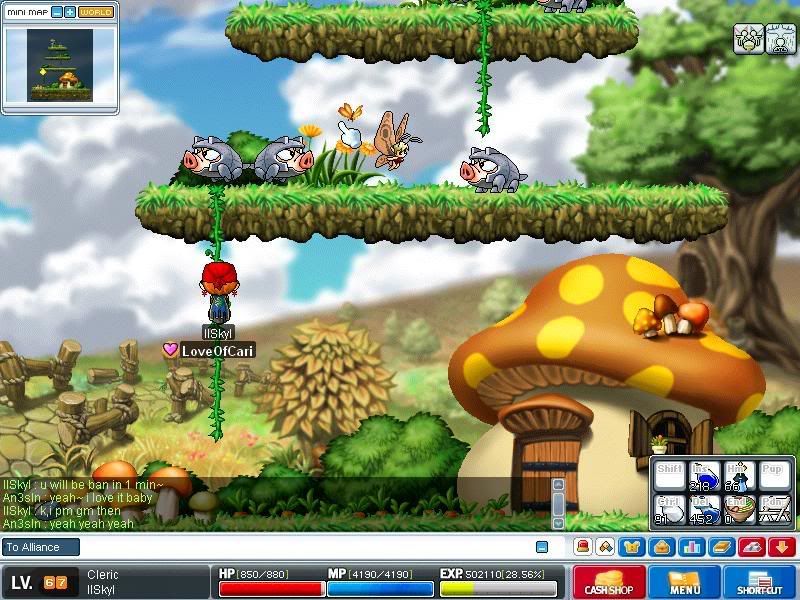The image size is (800, 600).
Task: Change the 'To Alliance' chat target
Action: click(31, 547)
